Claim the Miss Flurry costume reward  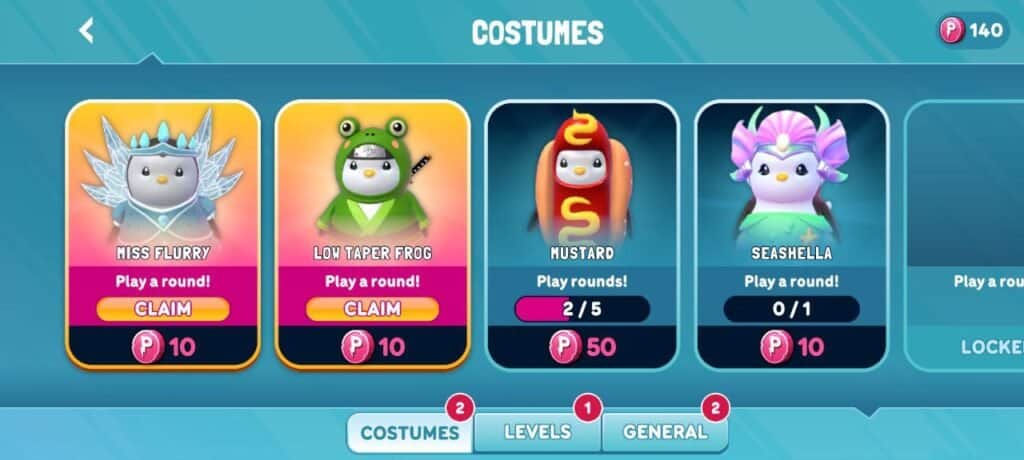[163, 309]
